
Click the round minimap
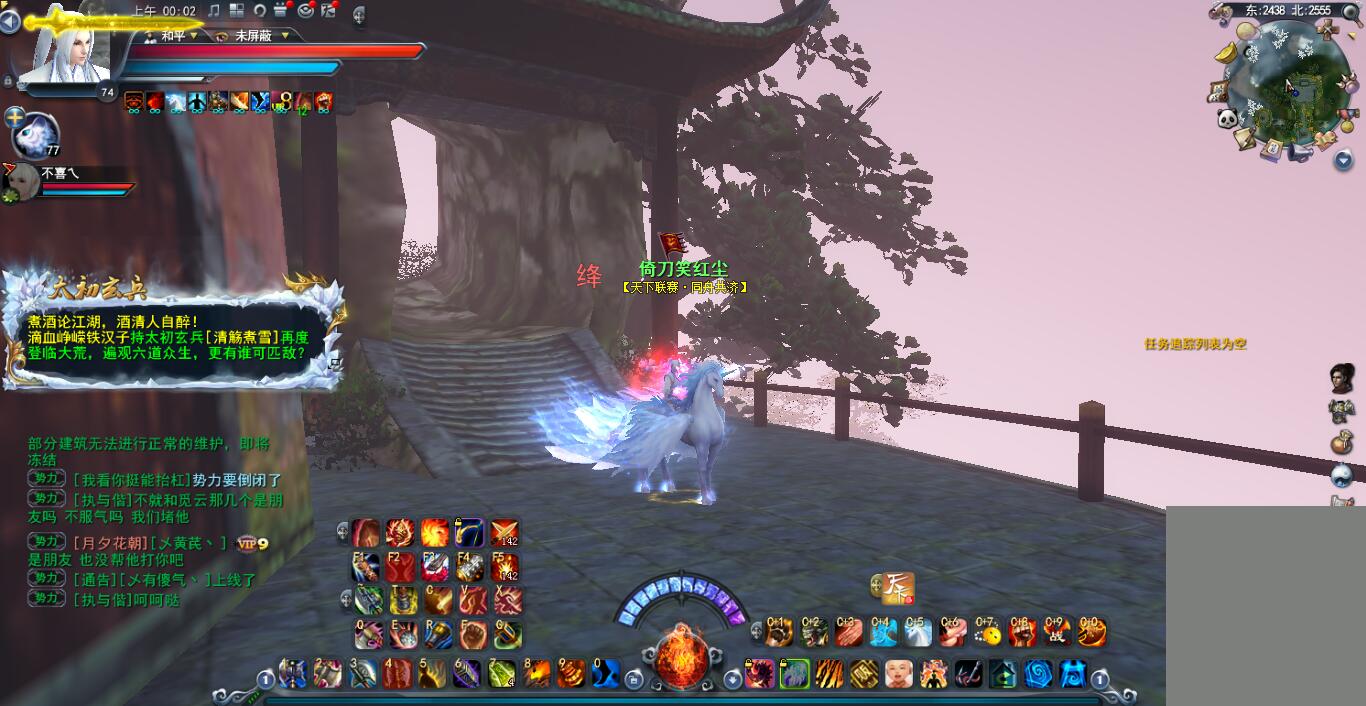[1288, 88]
